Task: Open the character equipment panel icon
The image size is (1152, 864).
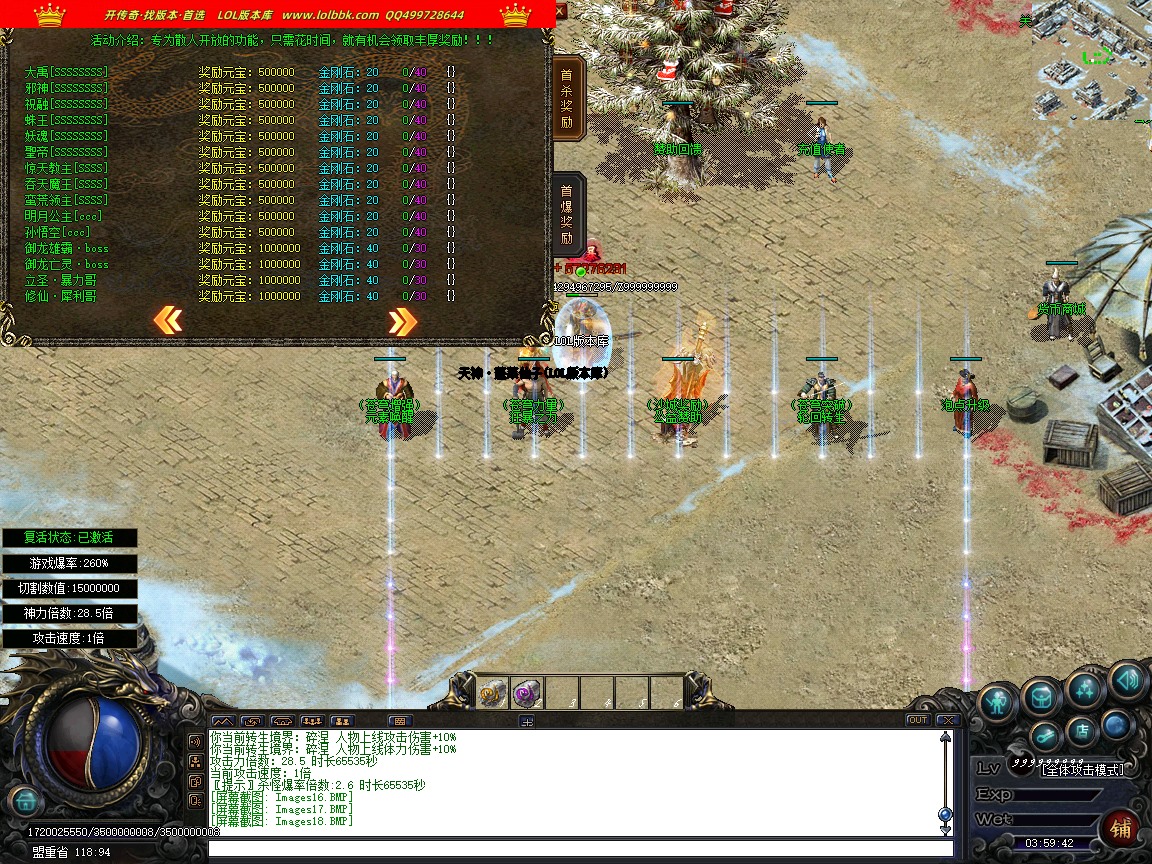Action: [997, 702]
